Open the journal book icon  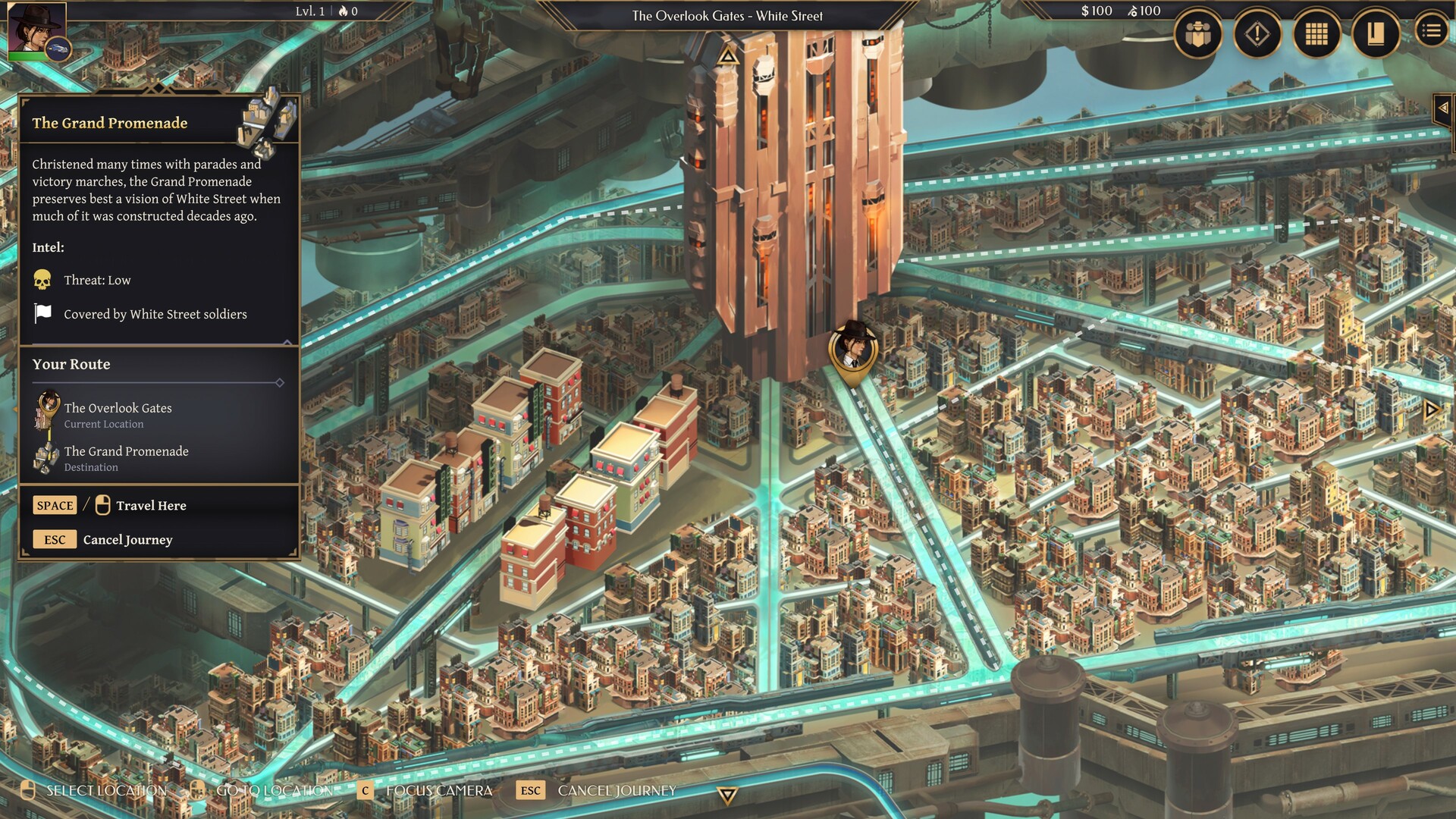(x=1377, y=34)
